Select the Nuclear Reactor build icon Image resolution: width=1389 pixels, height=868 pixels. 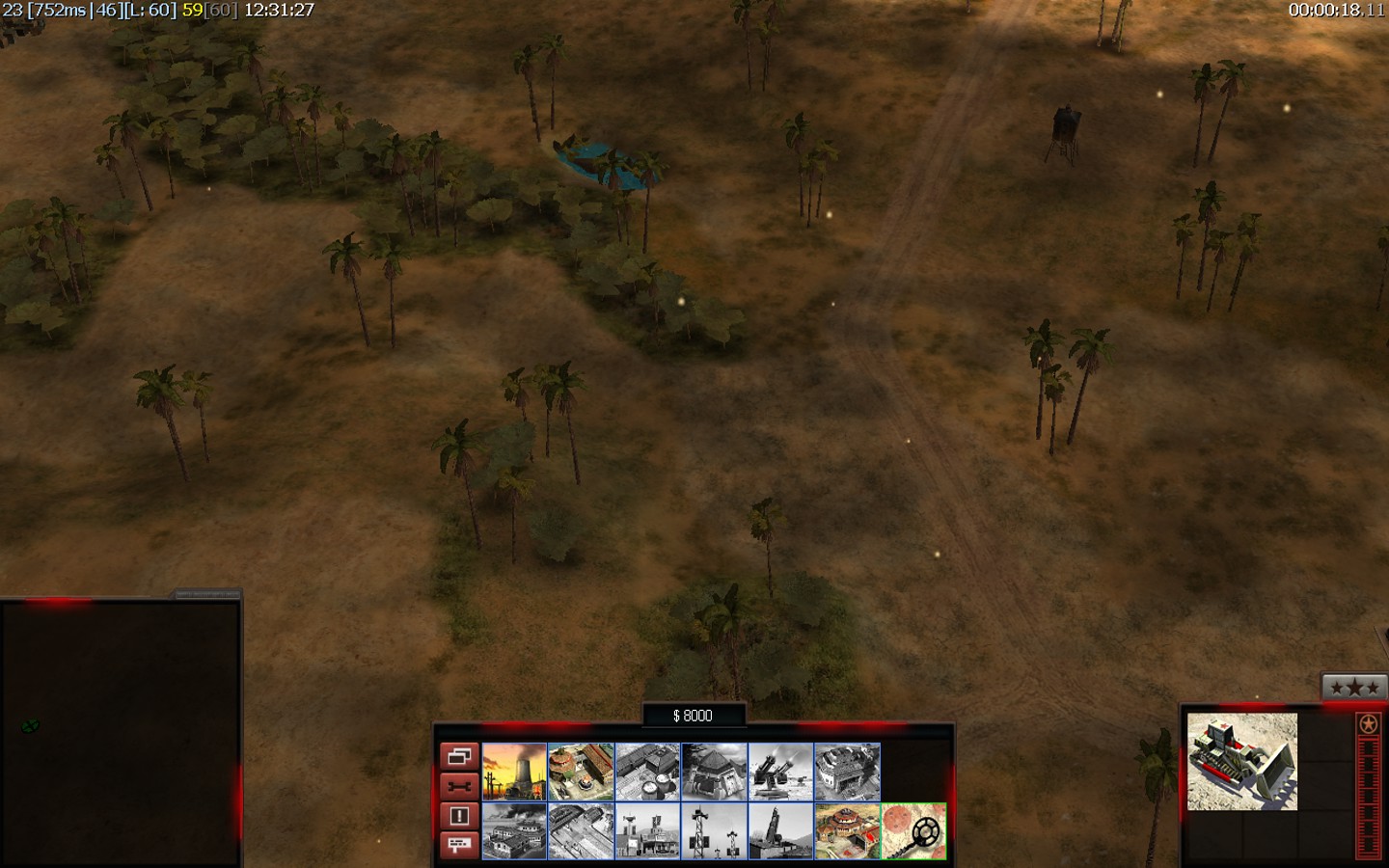(514, 772)
